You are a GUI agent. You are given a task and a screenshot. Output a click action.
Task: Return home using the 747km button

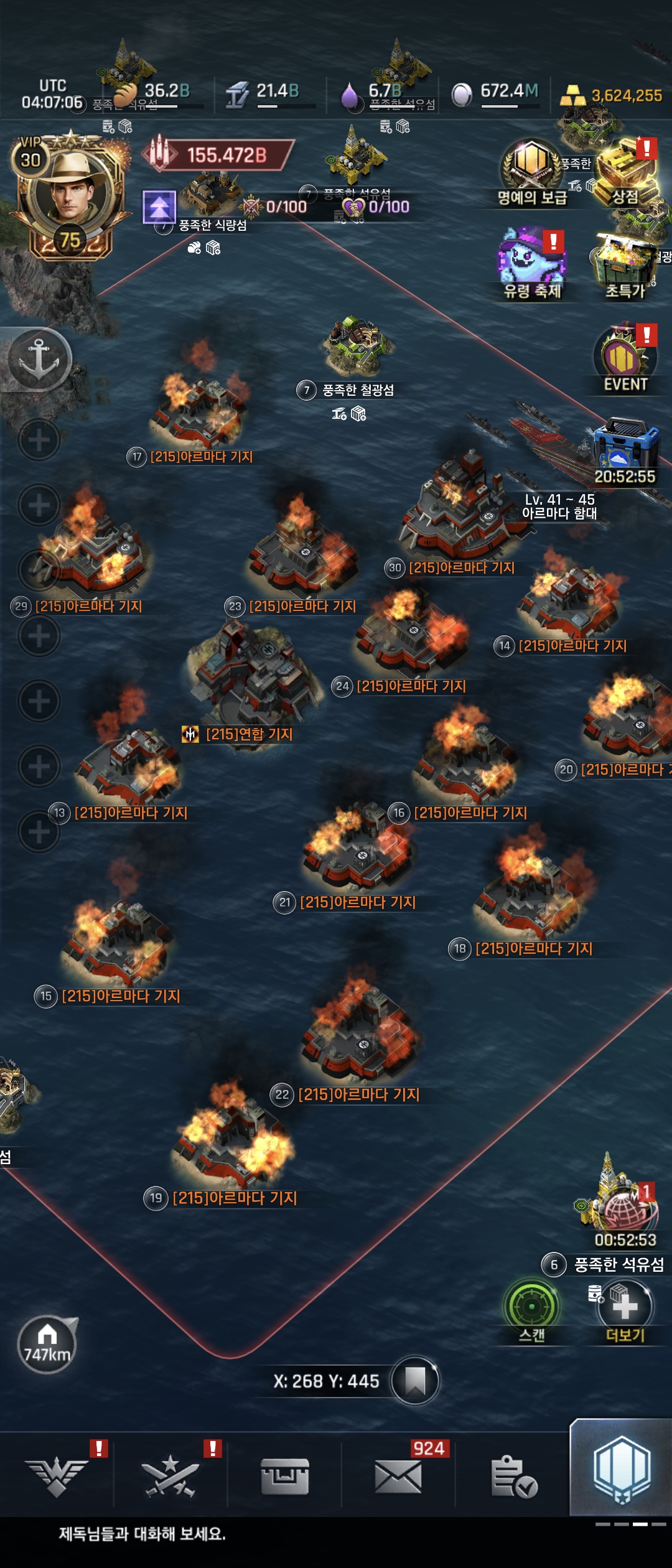(47, 1345)
